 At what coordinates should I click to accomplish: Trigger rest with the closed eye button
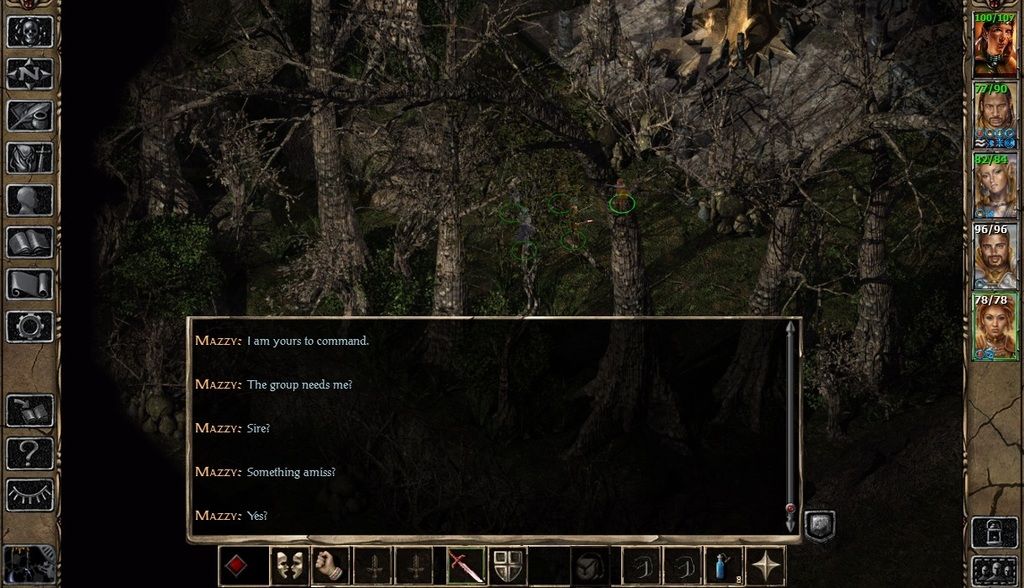coord(30,494)
